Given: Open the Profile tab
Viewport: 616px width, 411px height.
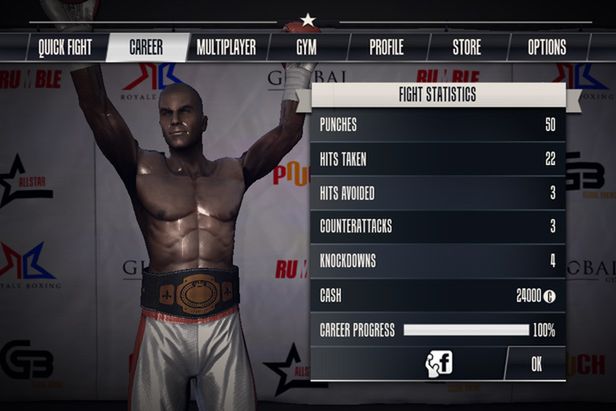Looking at the screenshot, I should (x=386, y=47).
